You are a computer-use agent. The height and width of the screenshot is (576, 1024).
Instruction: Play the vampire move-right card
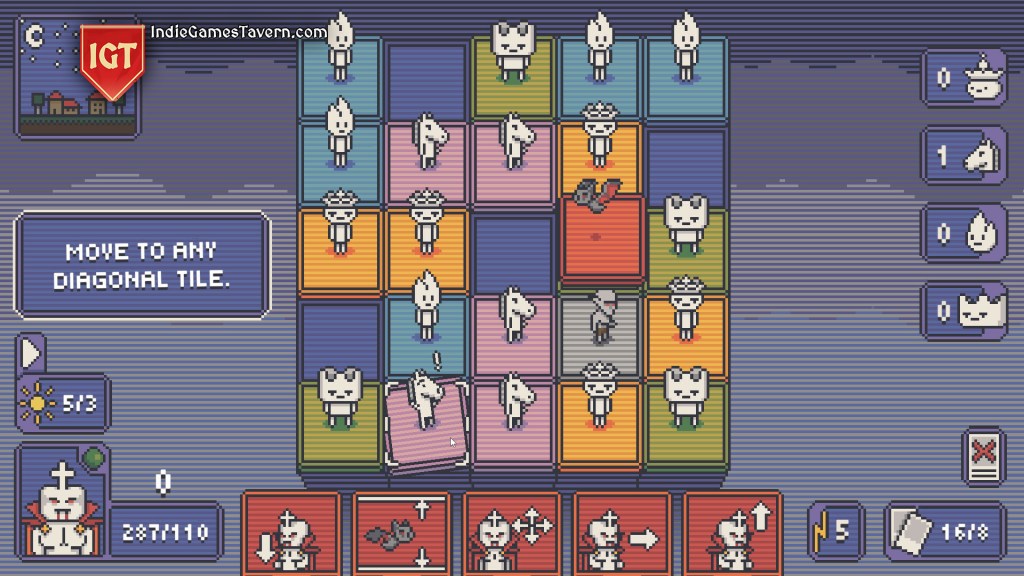(x=621, y=533)
